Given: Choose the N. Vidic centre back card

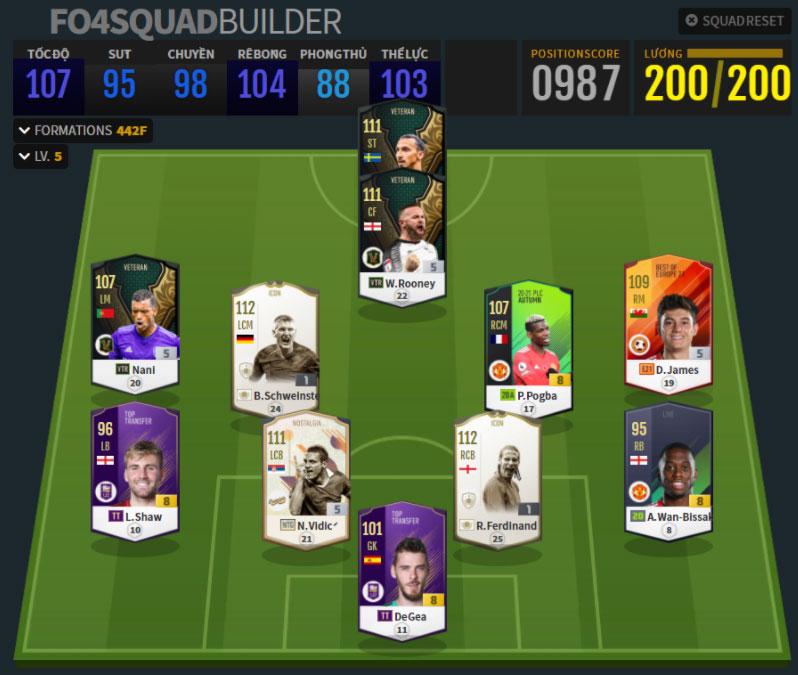Looking at the screenshot, I should tap(305, 478).
